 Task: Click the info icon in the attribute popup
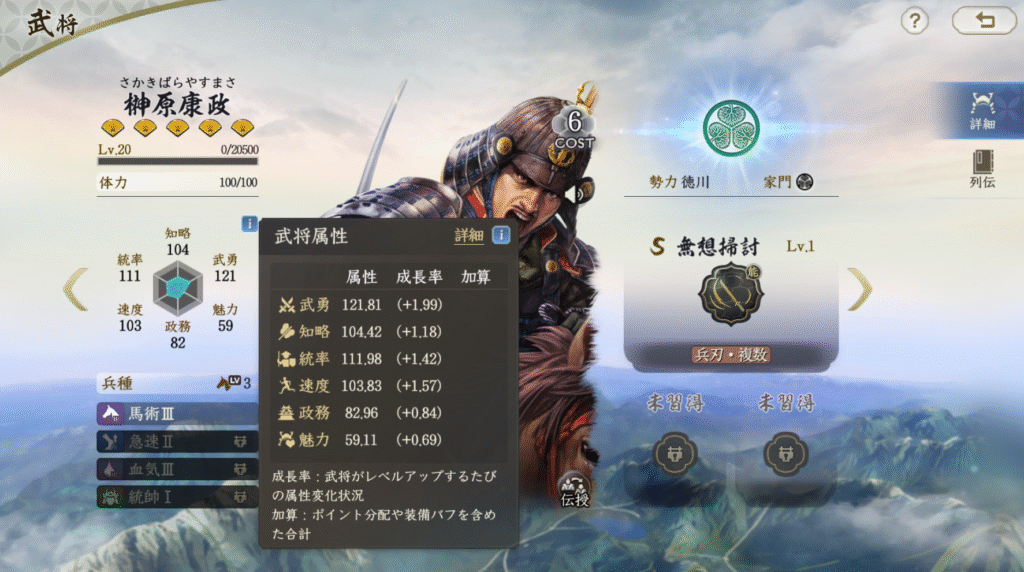point(501,236)
